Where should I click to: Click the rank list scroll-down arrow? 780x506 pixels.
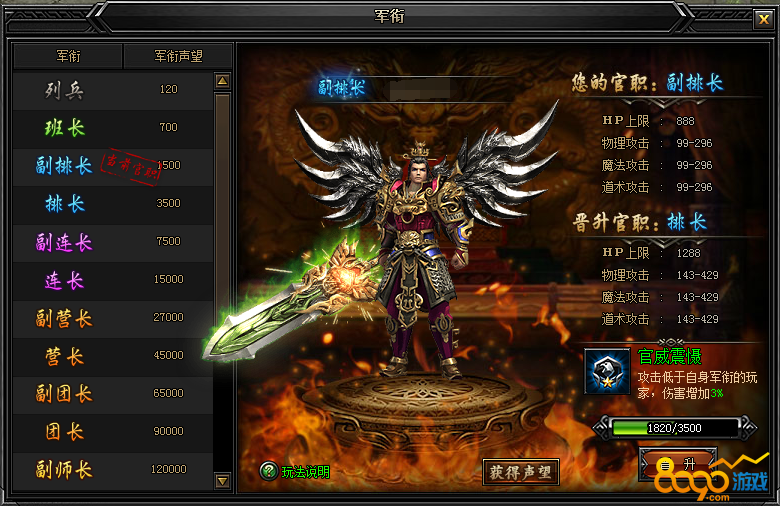[x=223, y=481]
